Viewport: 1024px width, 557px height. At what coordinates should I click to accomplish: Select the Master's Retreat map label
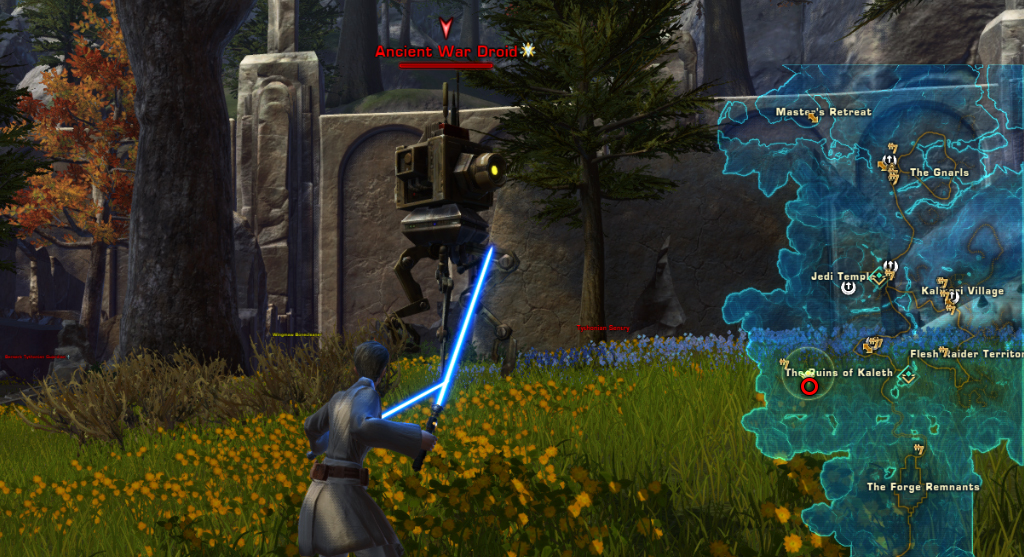[x=823, y=112]
